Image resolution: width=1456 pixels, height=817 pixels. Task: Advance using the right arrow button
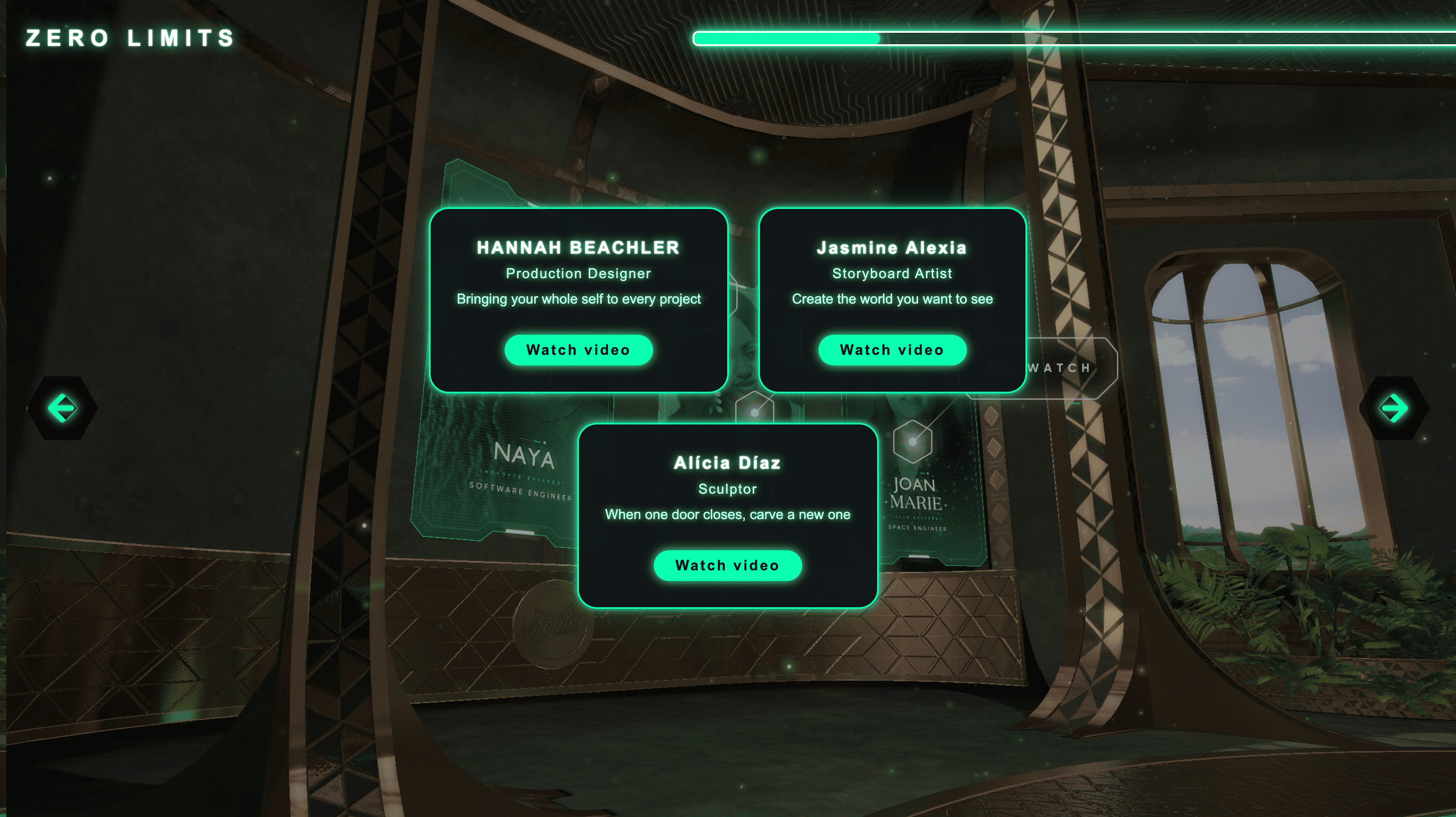(x=1393, y=408)
